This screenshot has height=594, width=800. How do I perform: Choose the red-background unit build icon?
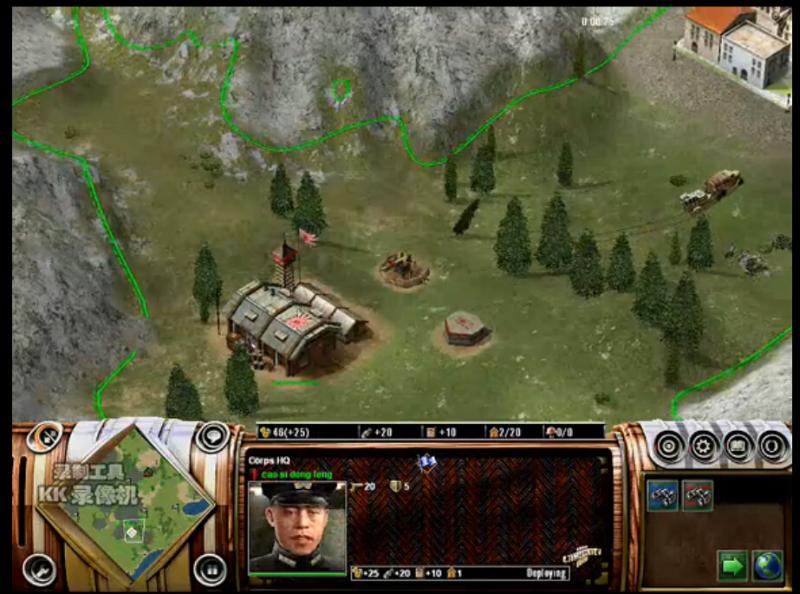[x=697, y=495]
